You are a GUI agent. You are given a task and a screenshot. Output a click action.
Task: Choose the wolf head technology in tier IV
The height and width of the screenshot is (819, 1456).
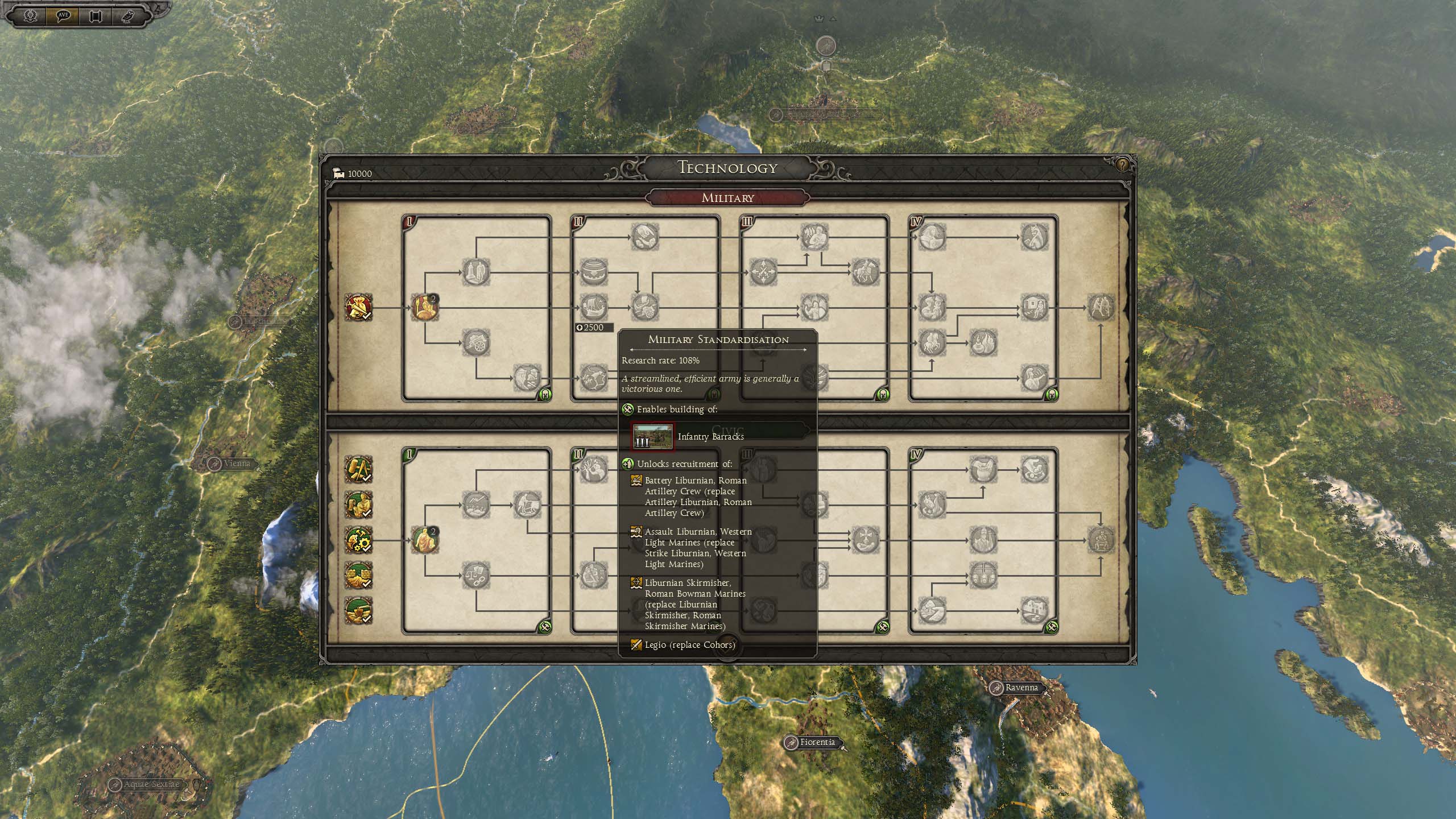[x=1033, y=236]
